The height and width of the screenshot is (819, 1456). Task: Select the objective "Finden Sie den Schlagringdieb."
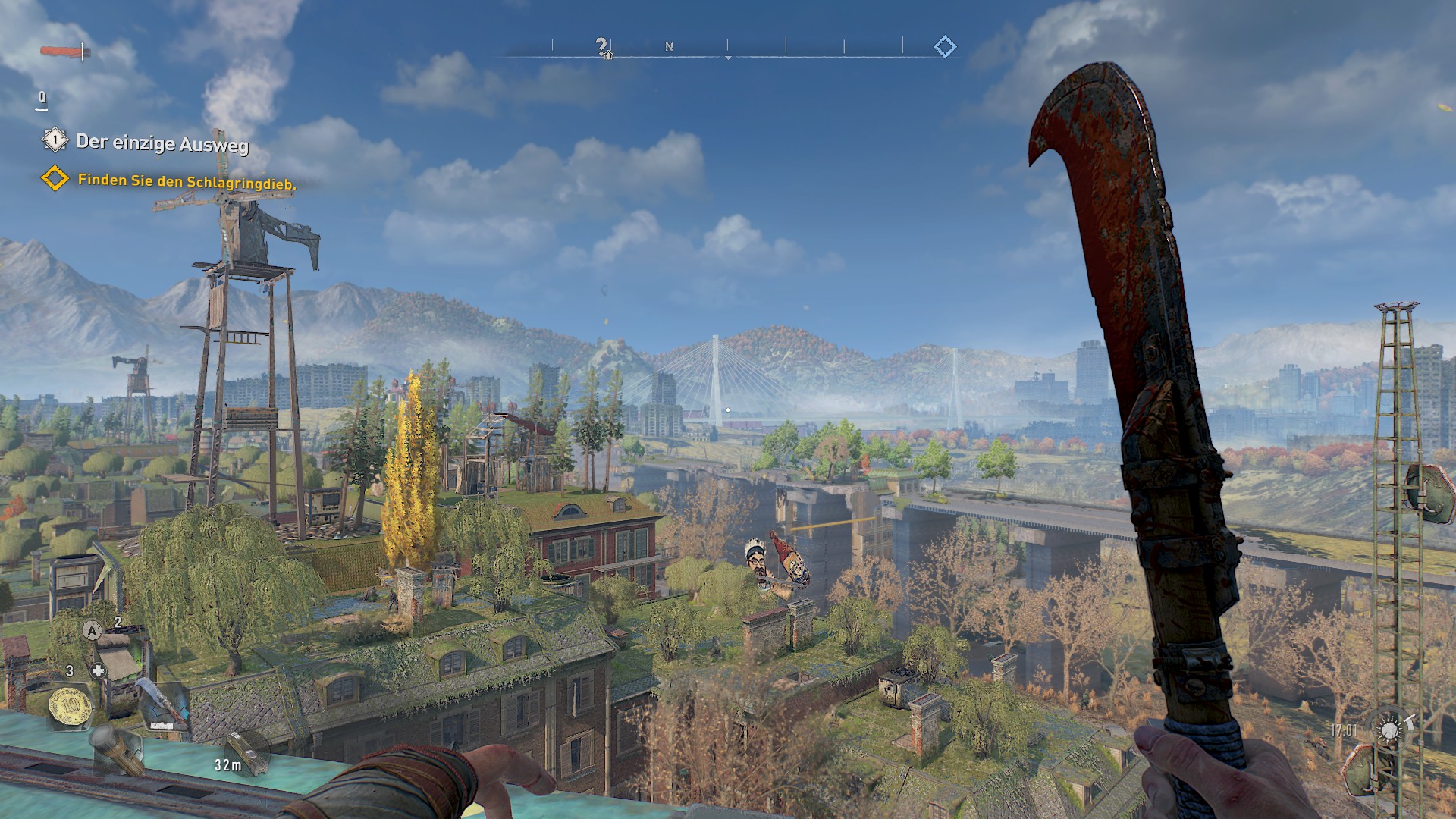(187, 182)
